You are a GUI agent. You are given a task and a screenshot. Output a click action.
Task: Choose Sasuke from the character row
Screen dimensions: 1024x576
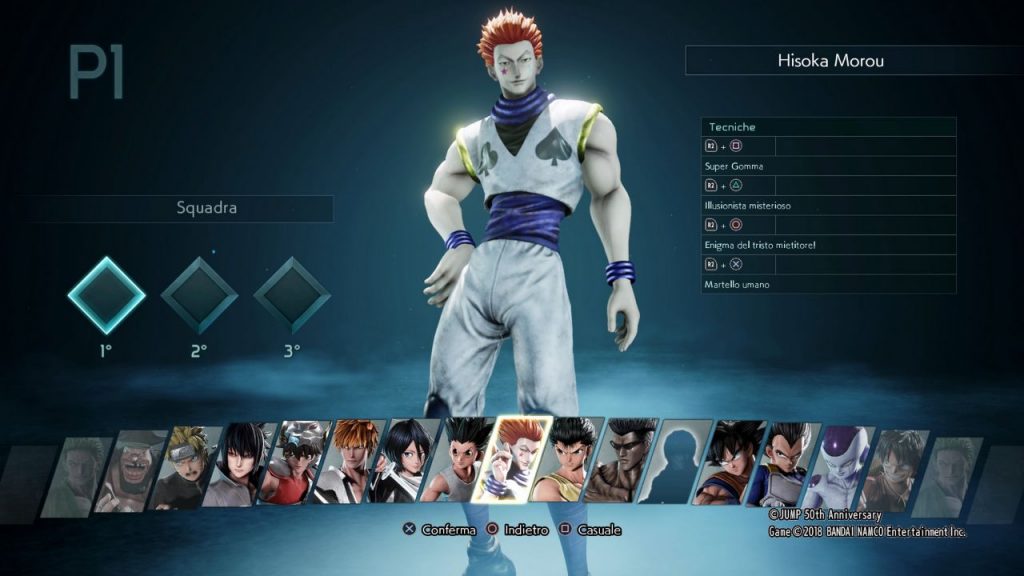(x=247, y=465)
